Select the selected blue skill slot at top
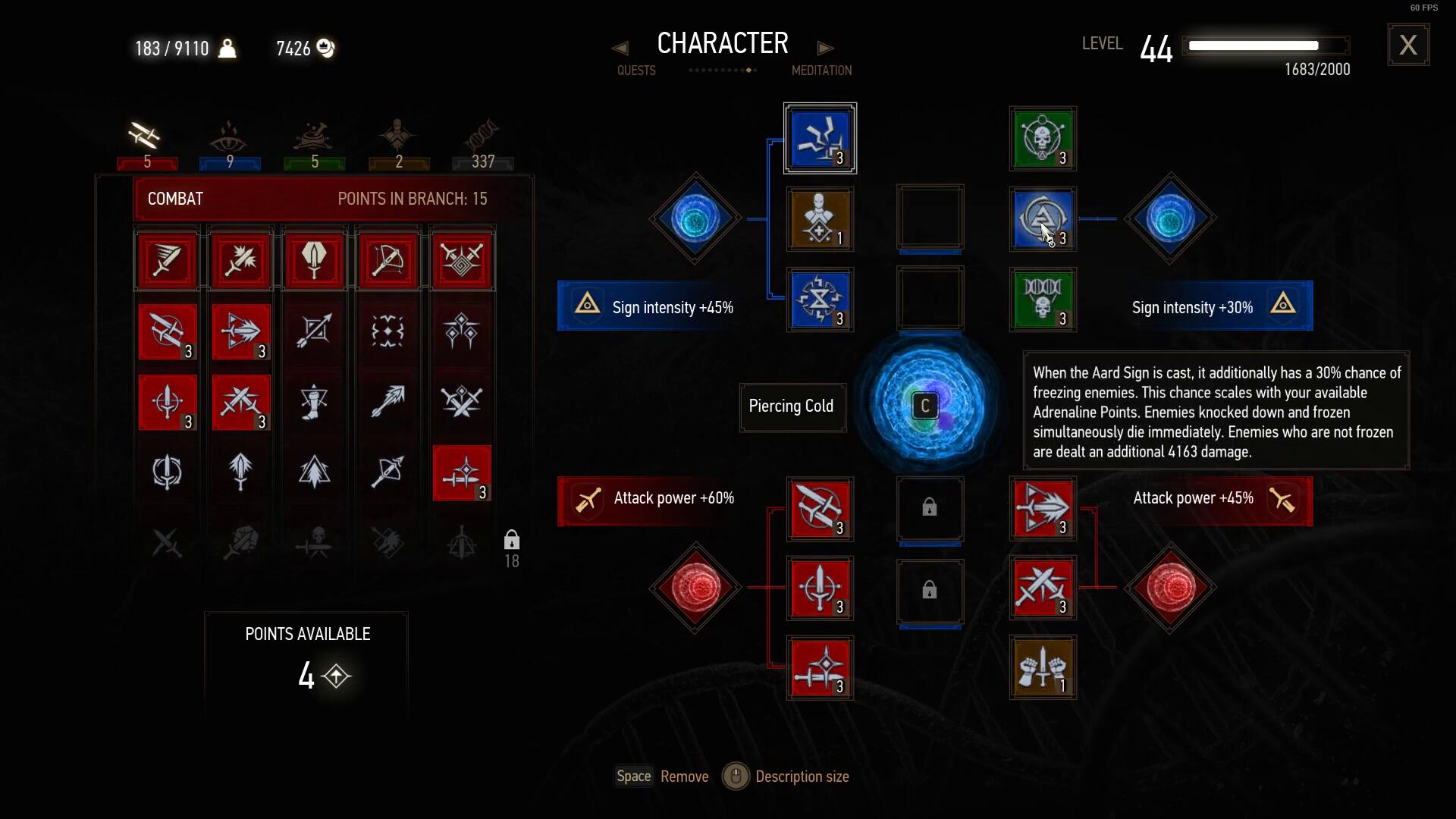1456x819 pixels. coord(820,139)
